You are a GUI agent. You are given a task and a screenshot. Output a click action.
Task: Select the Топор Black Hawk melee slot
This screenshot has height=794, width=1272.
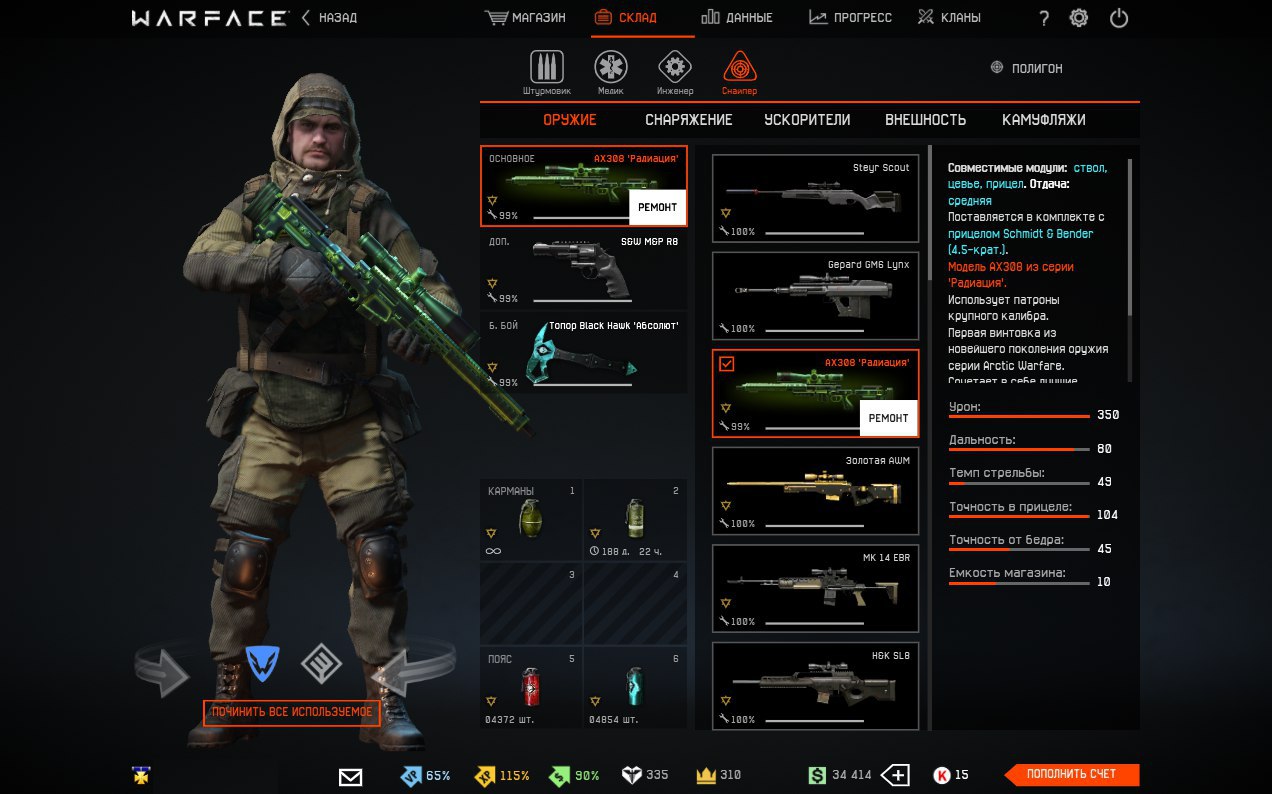click(584, 354)
